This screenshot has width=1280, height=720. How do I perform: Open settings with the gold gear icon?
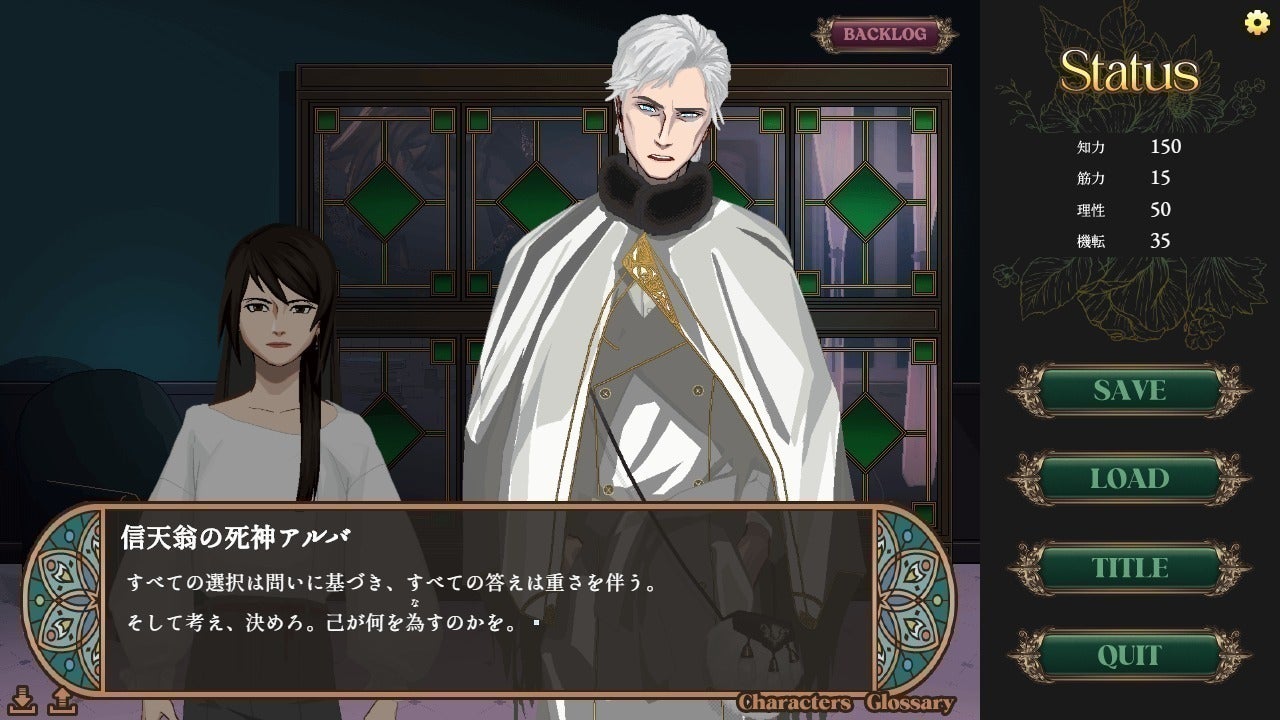(1256, 23)
